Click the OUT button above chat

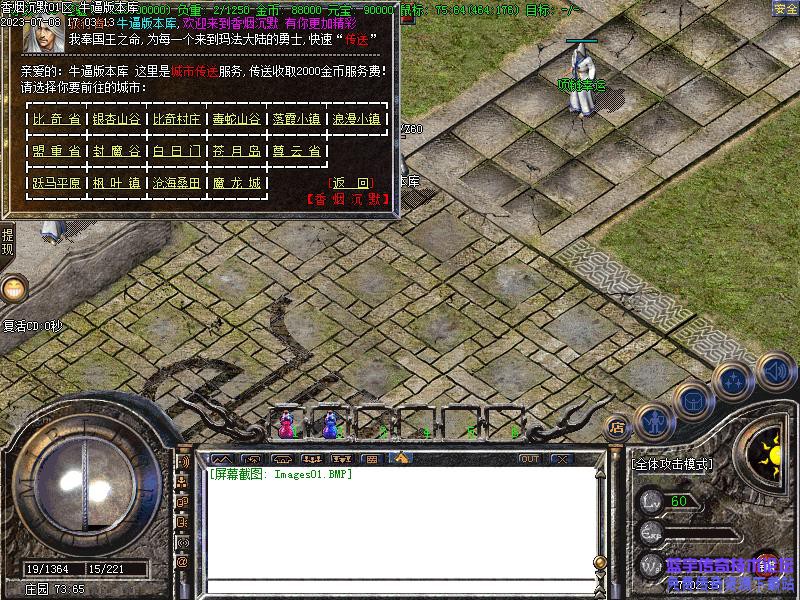click(x=529, y=459)
